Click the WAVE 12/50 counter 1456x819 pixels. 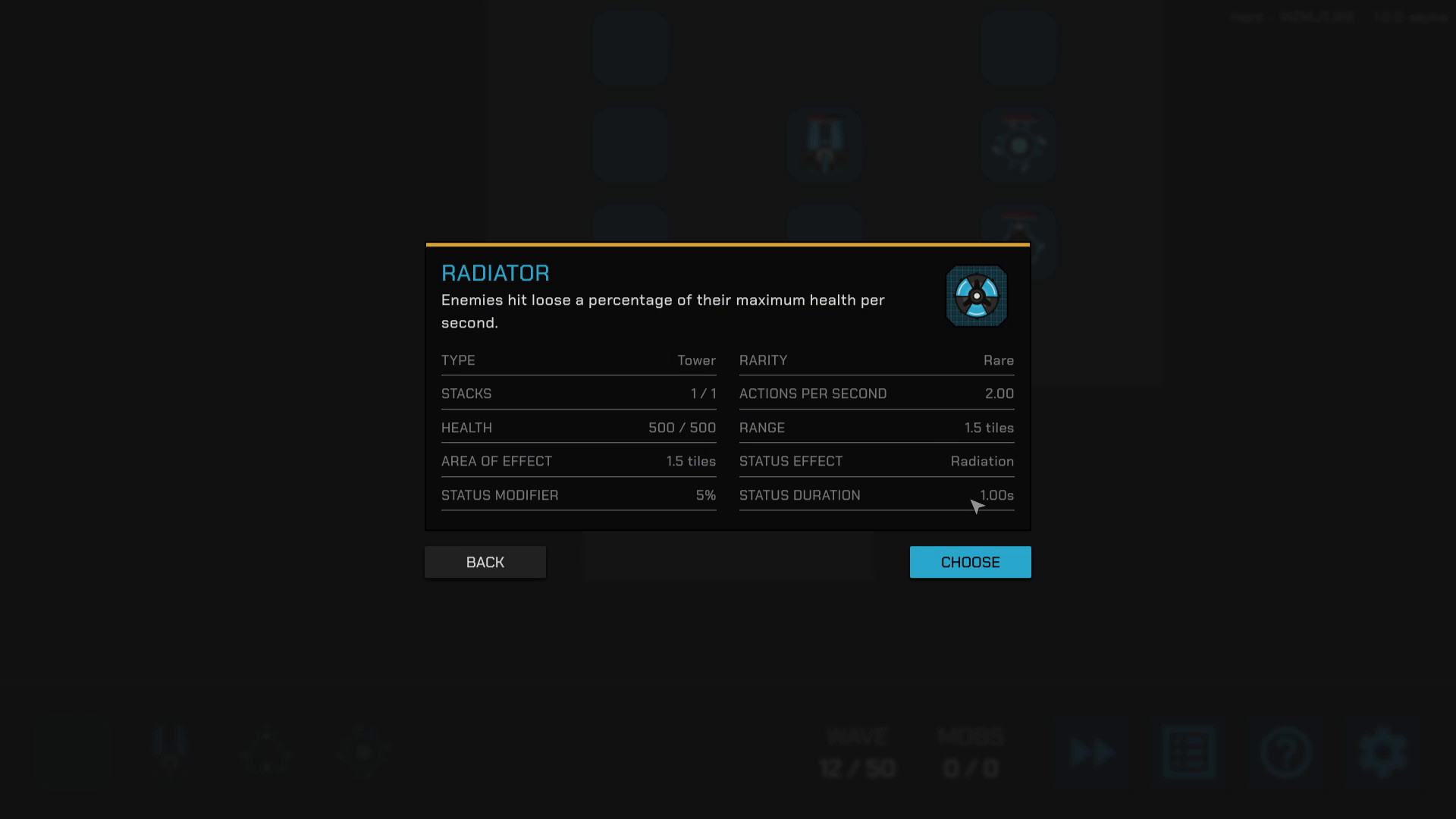click(857, 752)
